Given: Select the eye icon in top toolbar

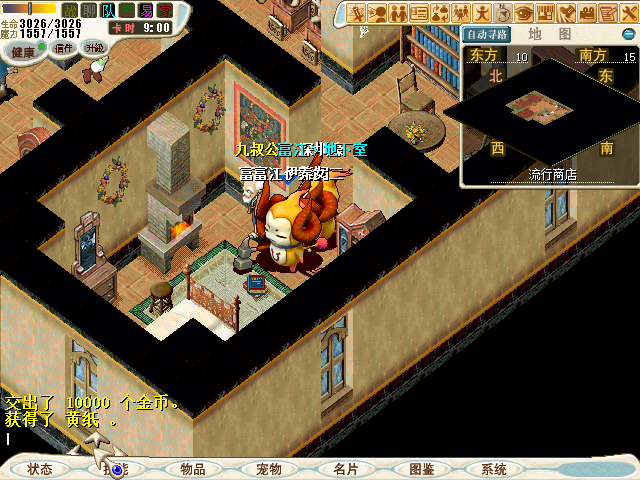Looking at the screenshot, I should click(524, 13).
